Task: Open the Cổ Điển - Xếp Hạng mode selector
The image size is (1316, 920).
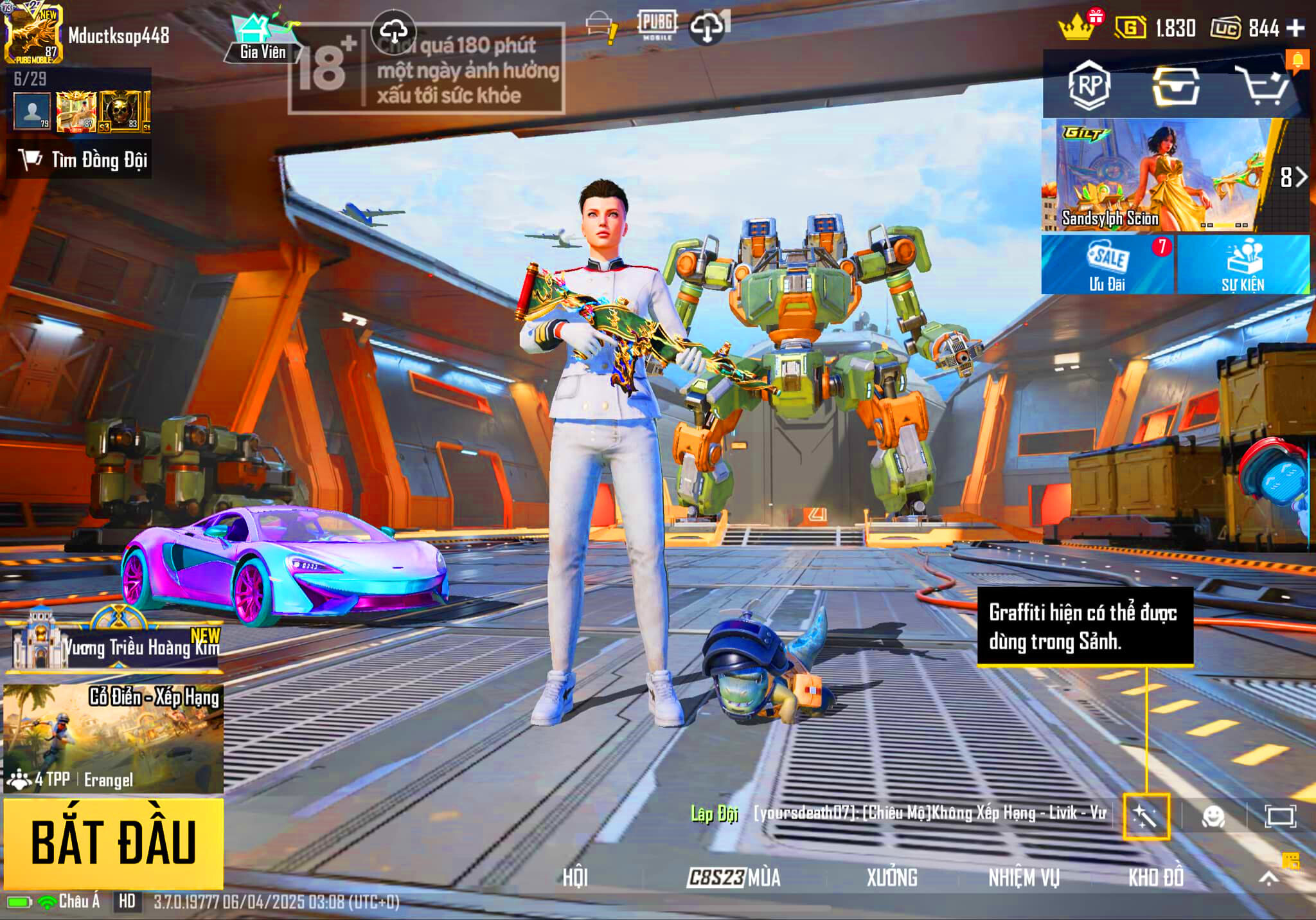Action: tap(113, 738)
